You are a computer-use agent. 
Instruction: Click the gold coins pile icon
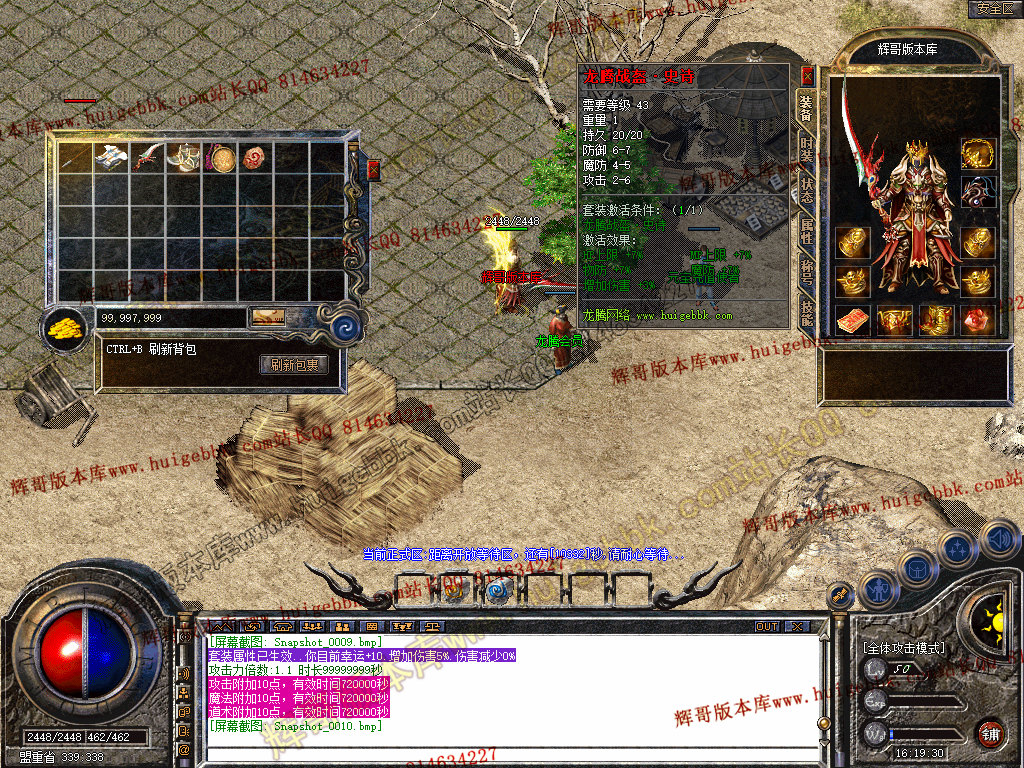click(66, 327)
